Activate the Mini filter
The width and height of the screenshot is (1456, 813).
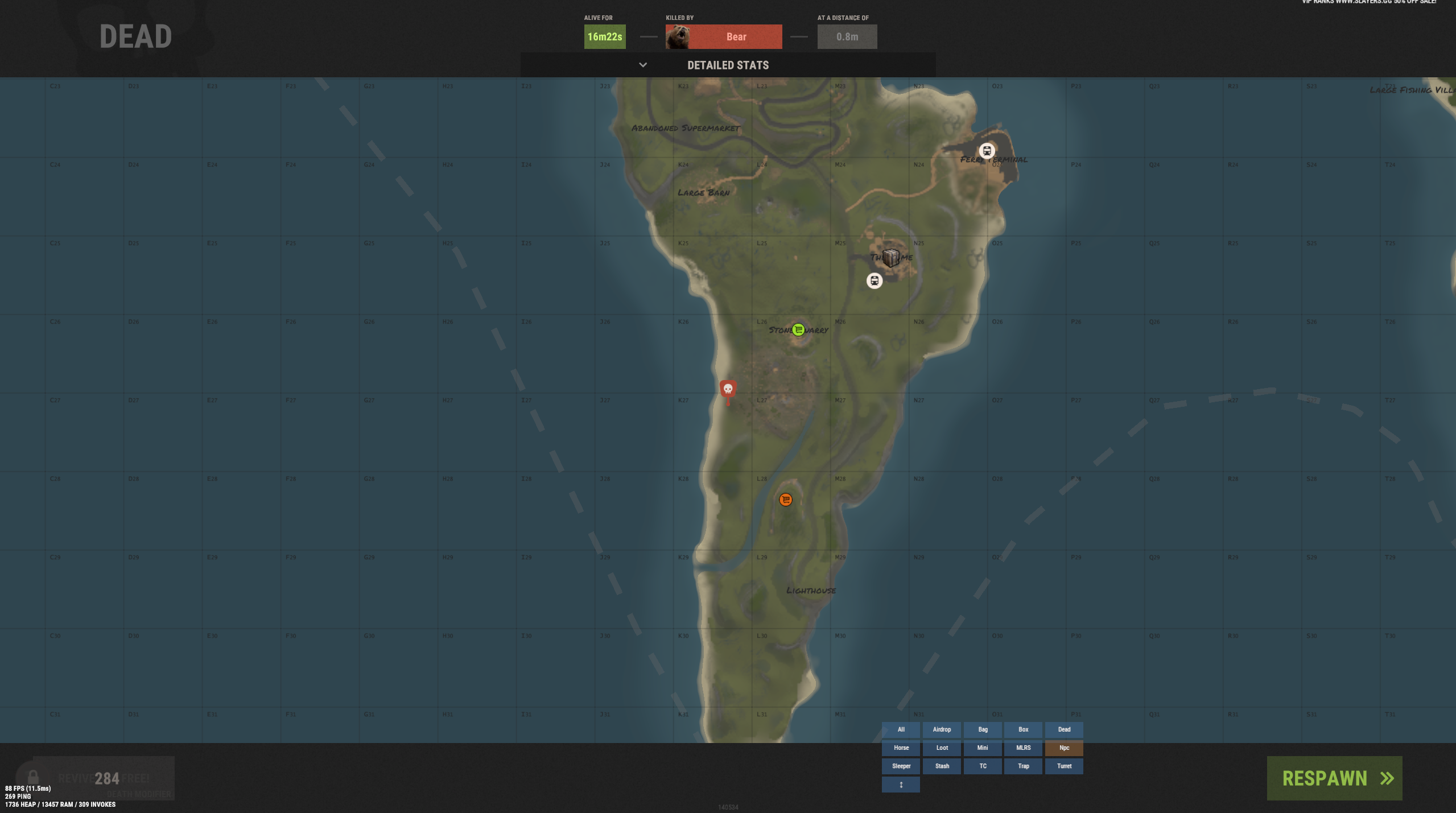(983, 748)
